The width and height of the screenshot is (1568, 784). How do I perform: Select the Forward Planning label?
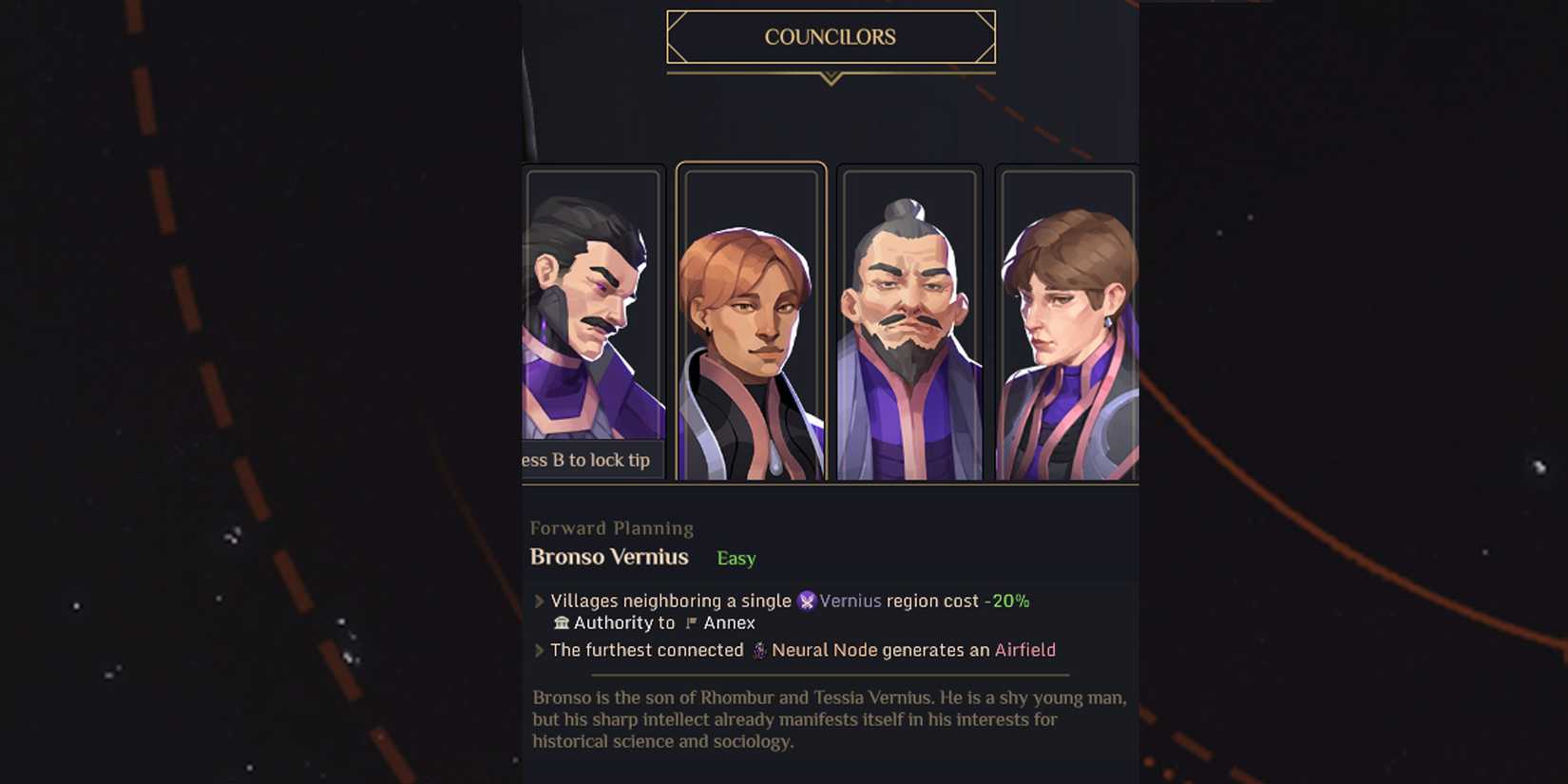tap(612, 527)
